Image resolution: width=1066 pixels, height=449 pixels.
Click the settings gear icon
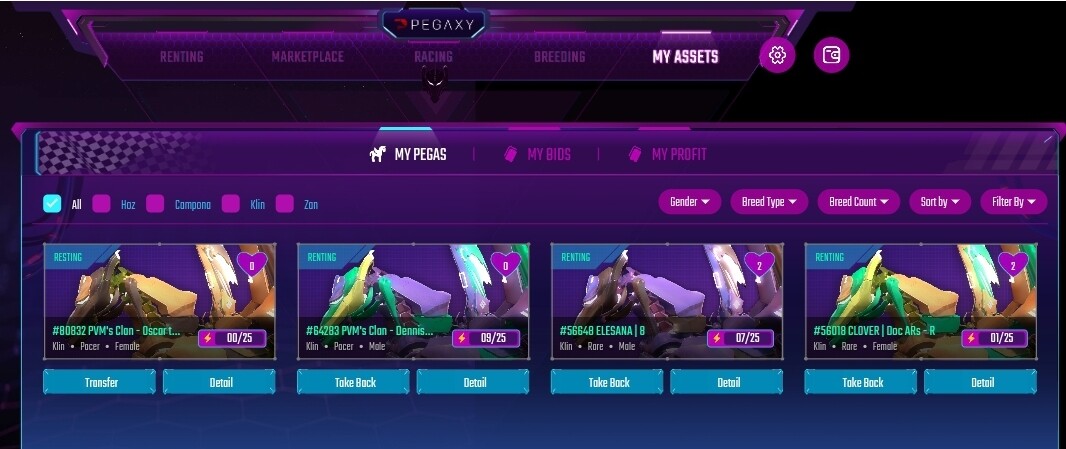point(777,56)
